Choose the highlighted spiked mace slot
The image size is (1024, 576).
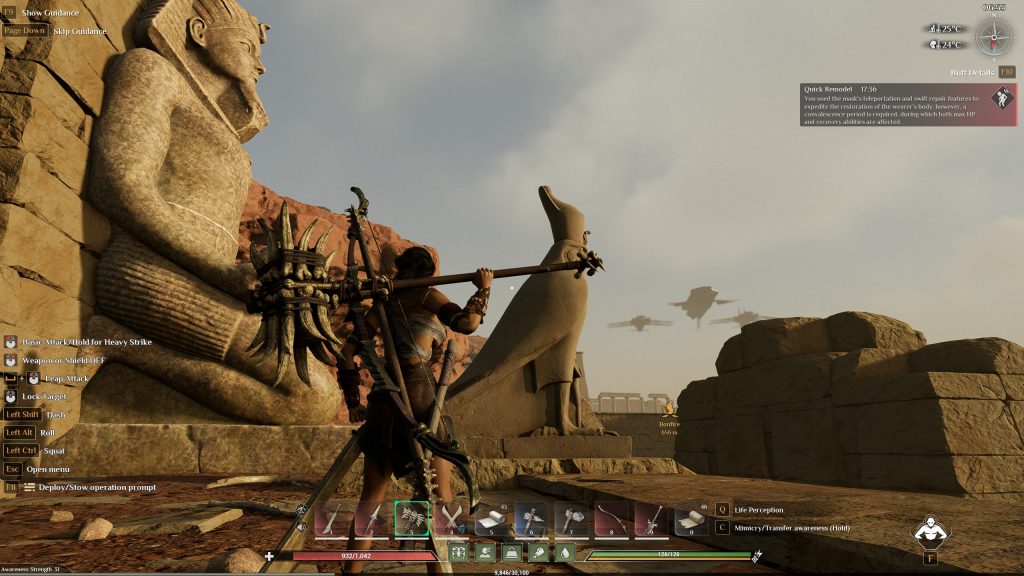point(411,519)
